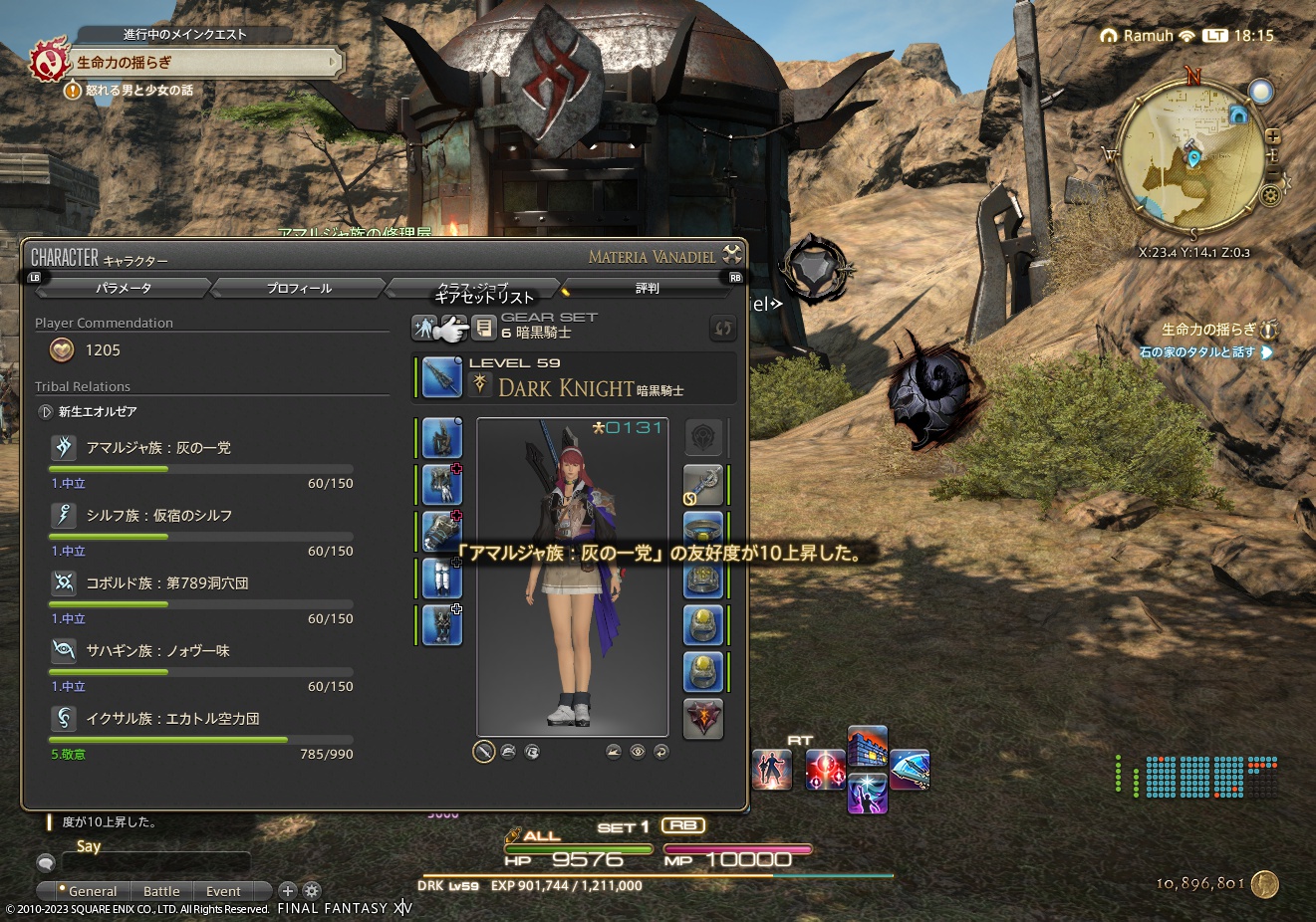This screenshot has height=922, width=1316.
Task: Select the head gear slot icon
Action: [x=440, y=437]
